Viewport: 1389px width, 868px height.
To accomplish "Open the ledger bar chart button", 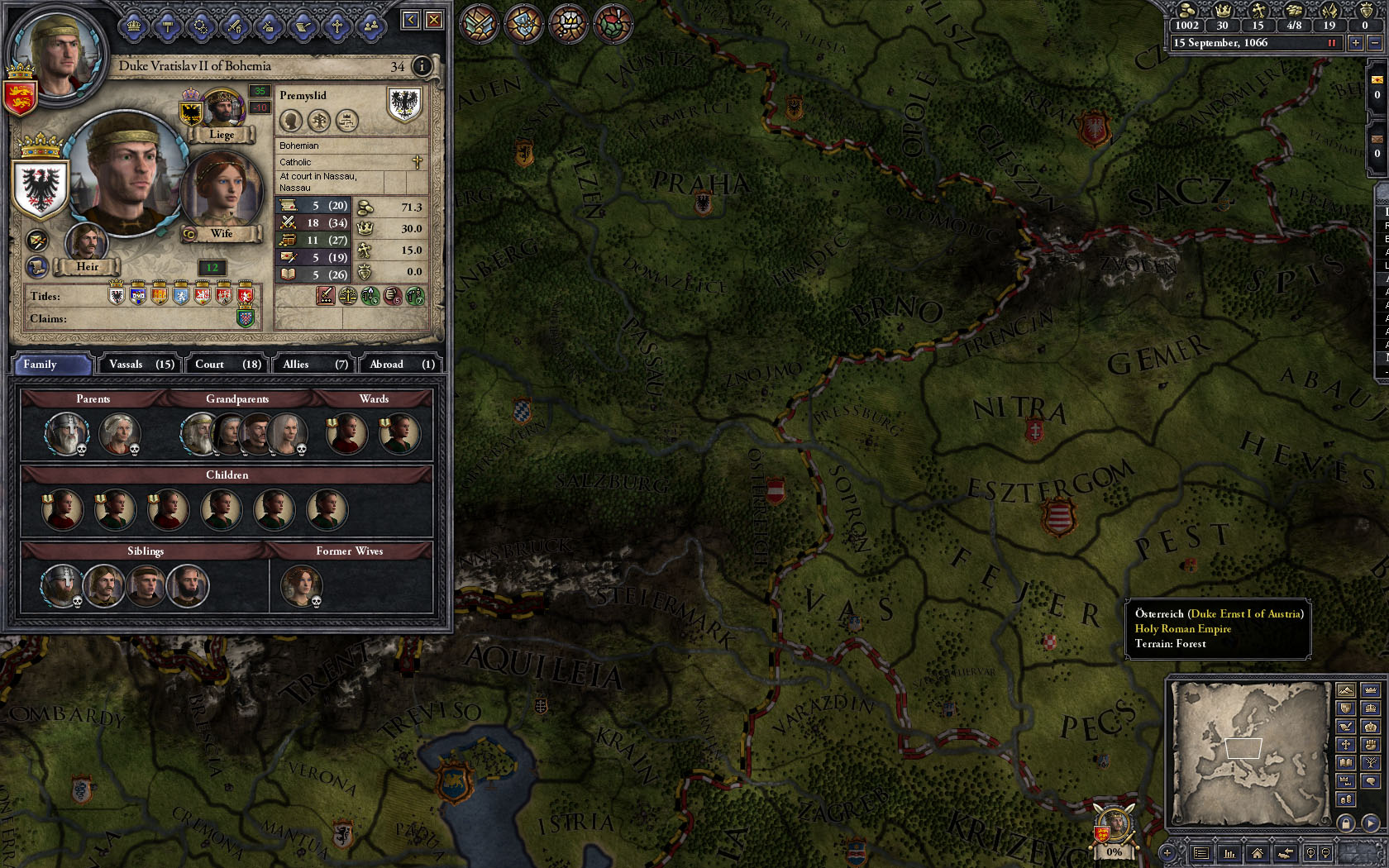I will pos(1229,853).
